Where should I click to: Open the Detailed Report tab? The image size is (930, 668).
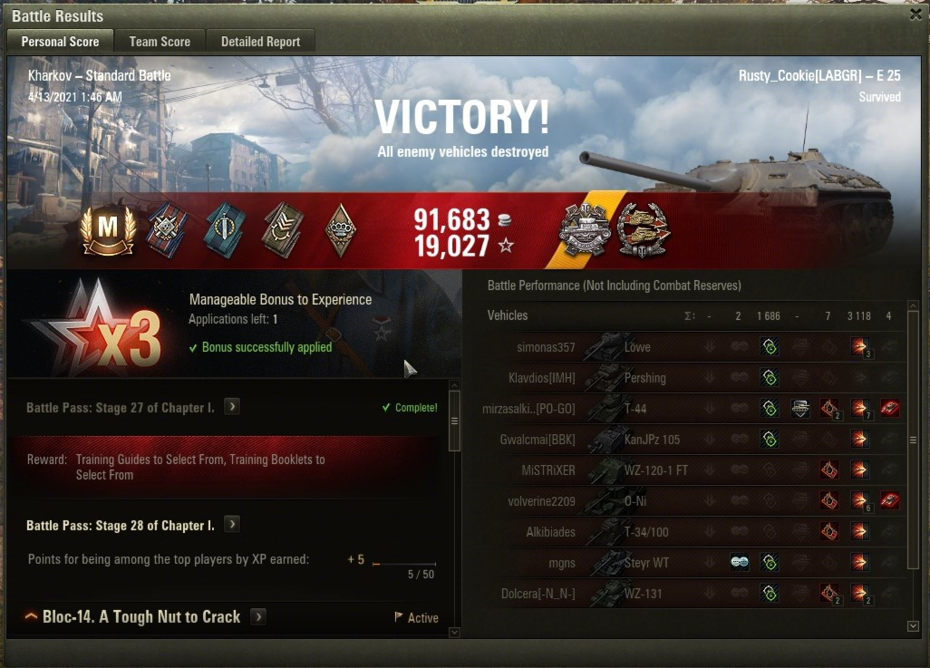[260, 41]
